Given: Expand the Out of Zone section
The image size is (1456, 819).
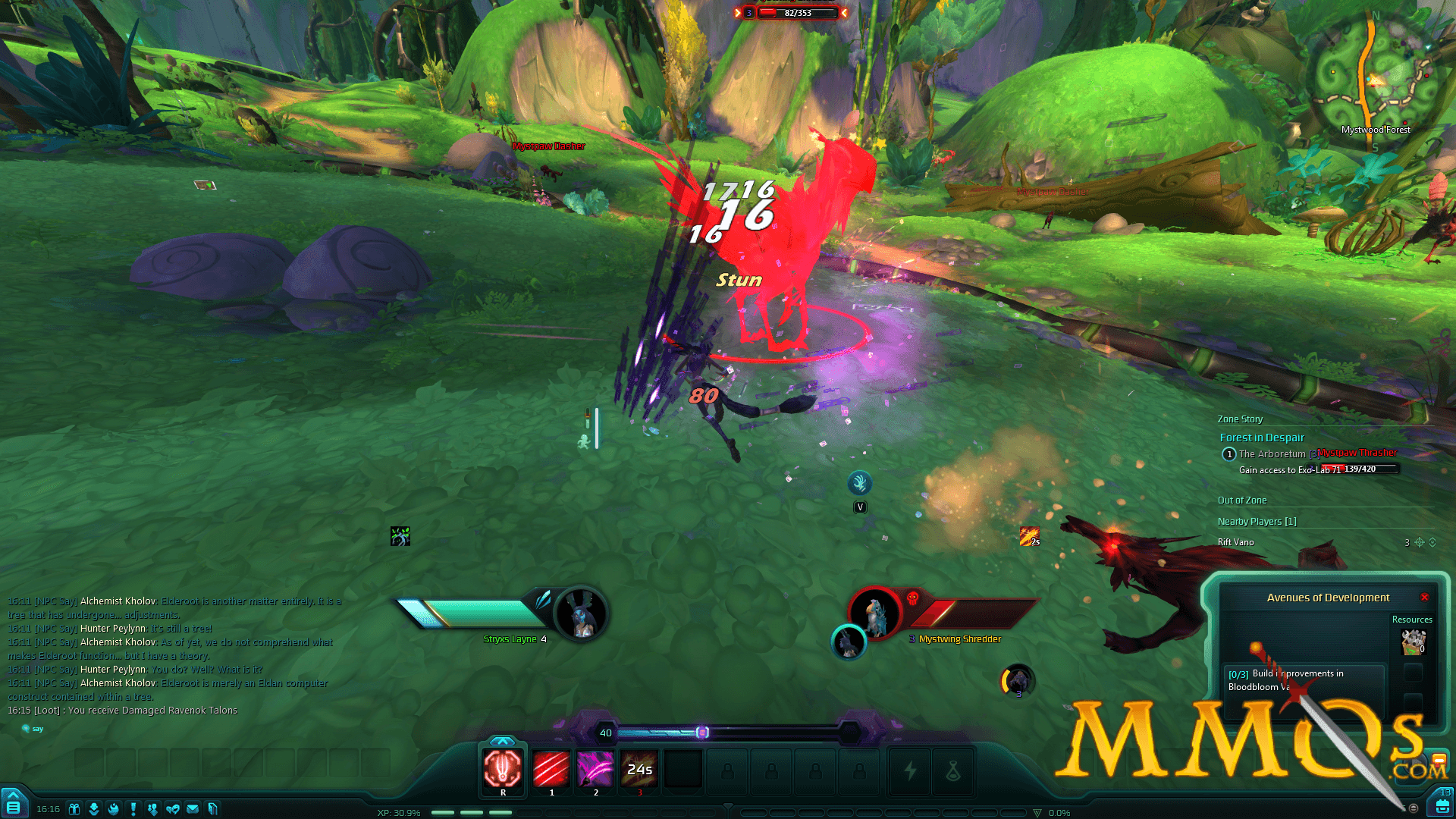Looking at the screenshot, I should click(1242, 500).
